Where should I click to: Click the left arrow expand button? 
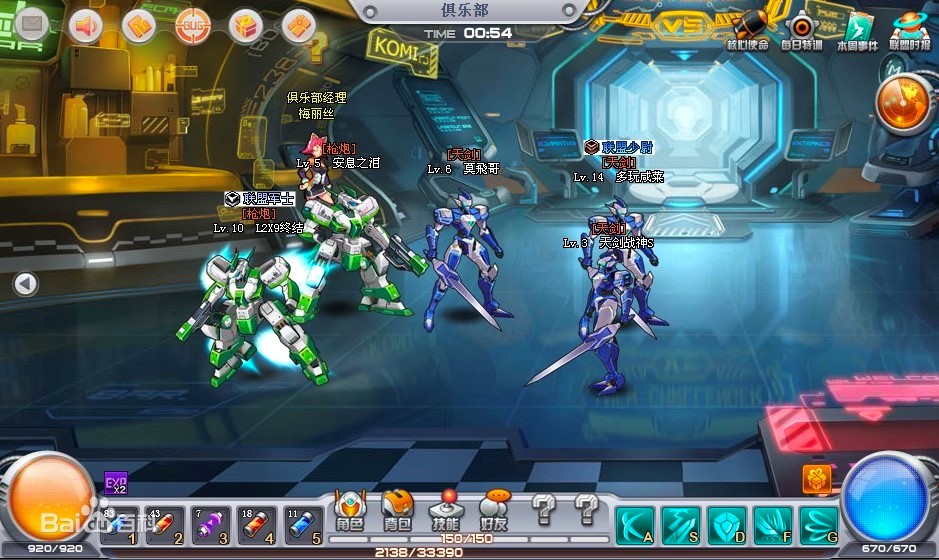(25, 284)
